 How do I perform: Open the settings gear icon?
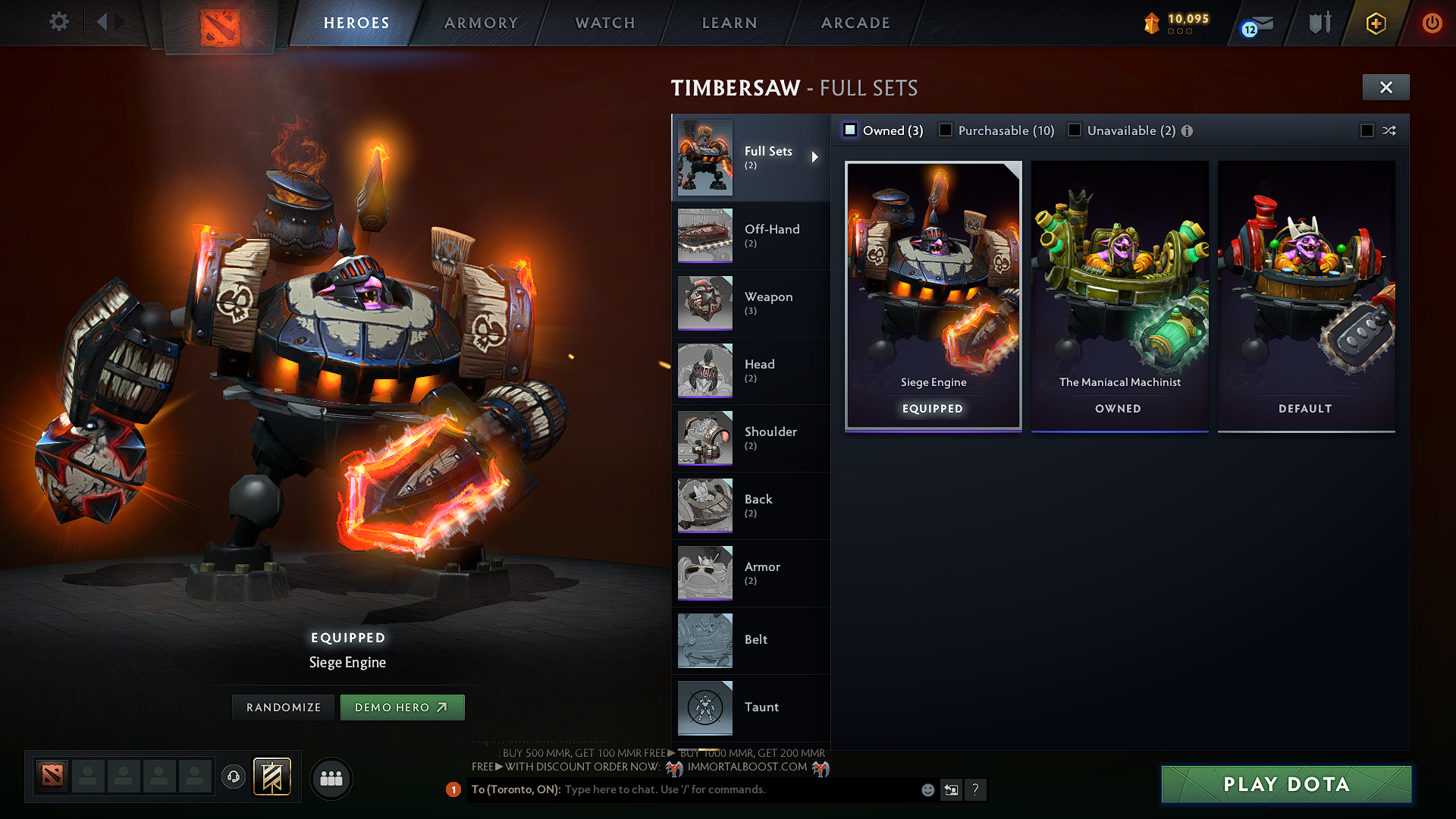tap(58, 22)
